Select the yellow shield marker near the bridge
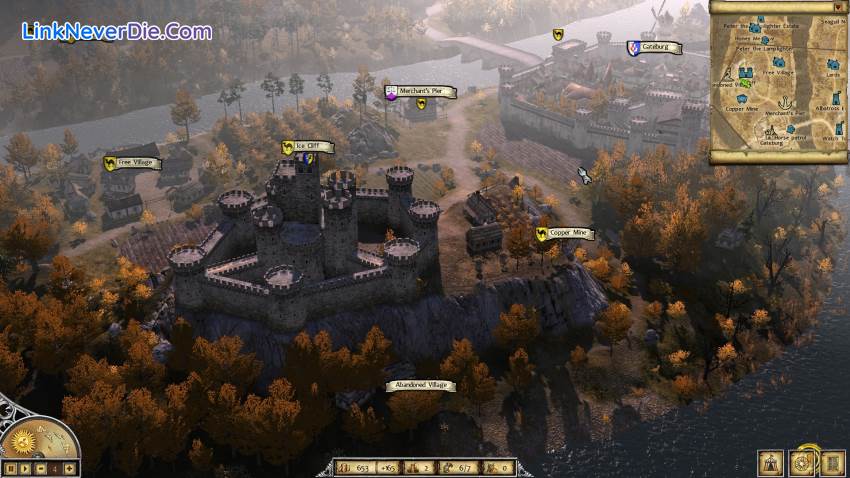Image resolution: width=850 pixels, height=478 pixels. pos(558,35)
